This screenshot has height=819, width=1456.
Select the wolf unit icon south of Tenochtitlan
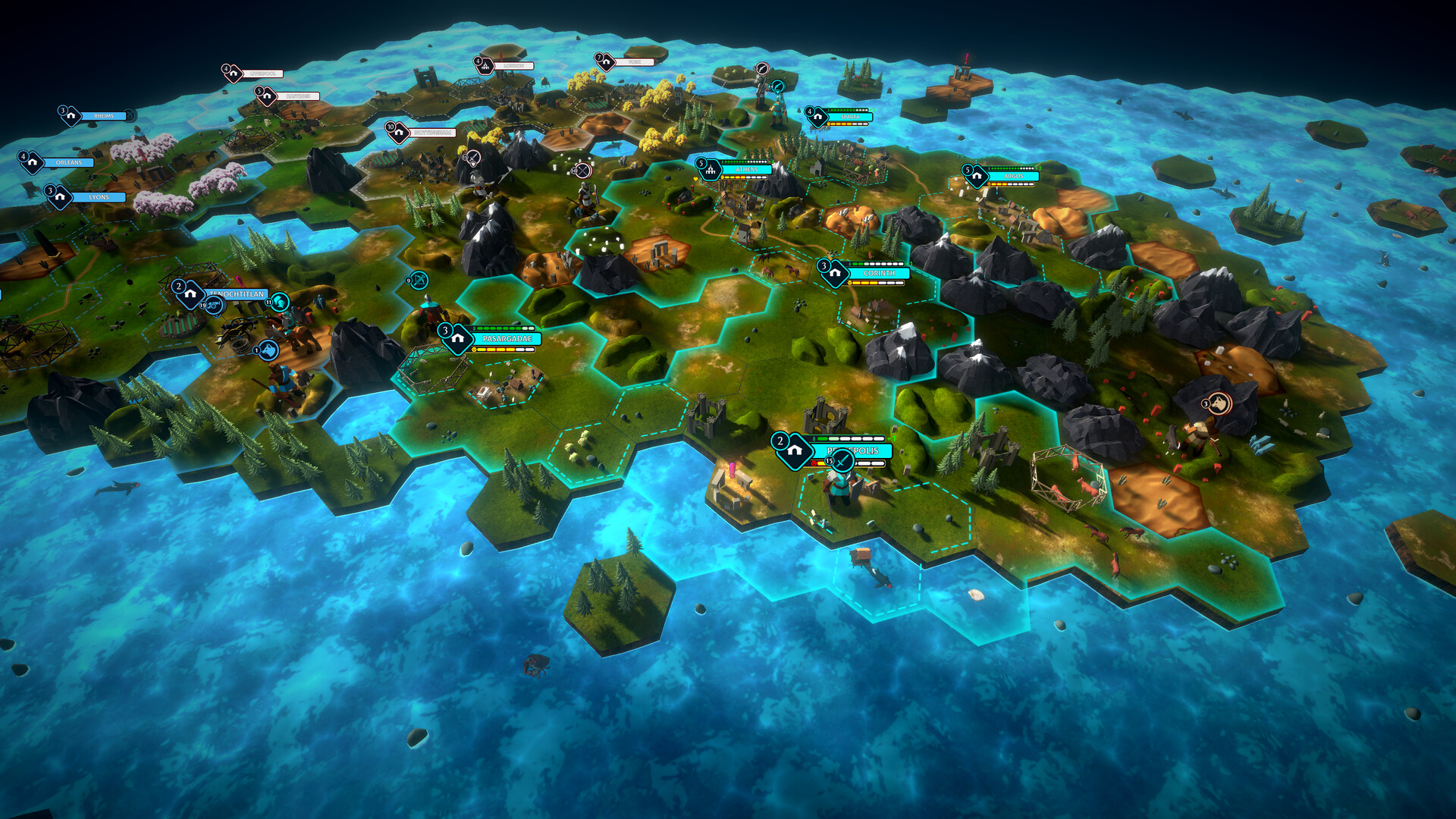pyautogui.click(x=269, y=351)
